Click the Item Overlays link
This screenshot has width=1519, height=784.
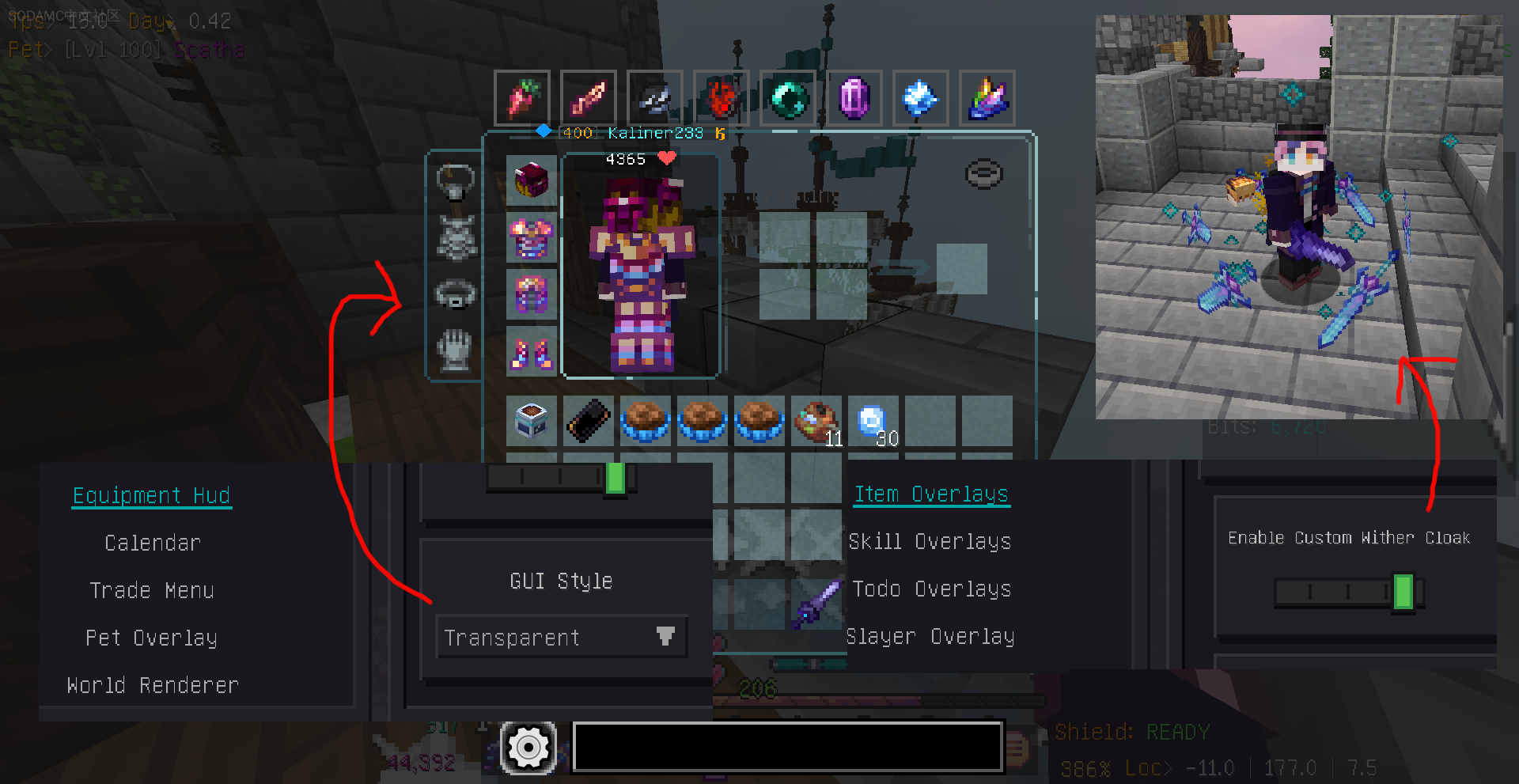(x=931, y=494)
